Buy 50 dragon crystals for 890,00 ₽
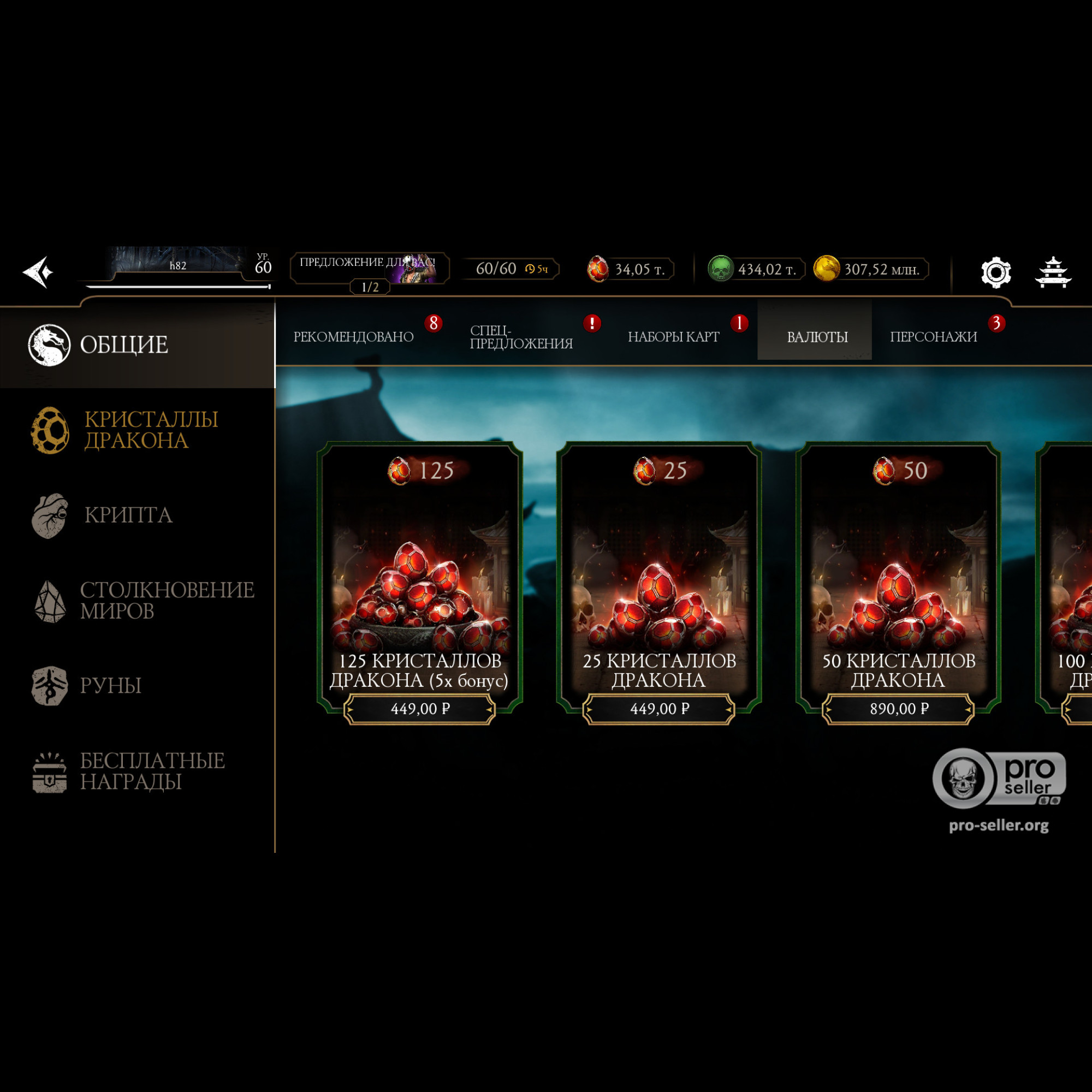 (x=898, y=708)
